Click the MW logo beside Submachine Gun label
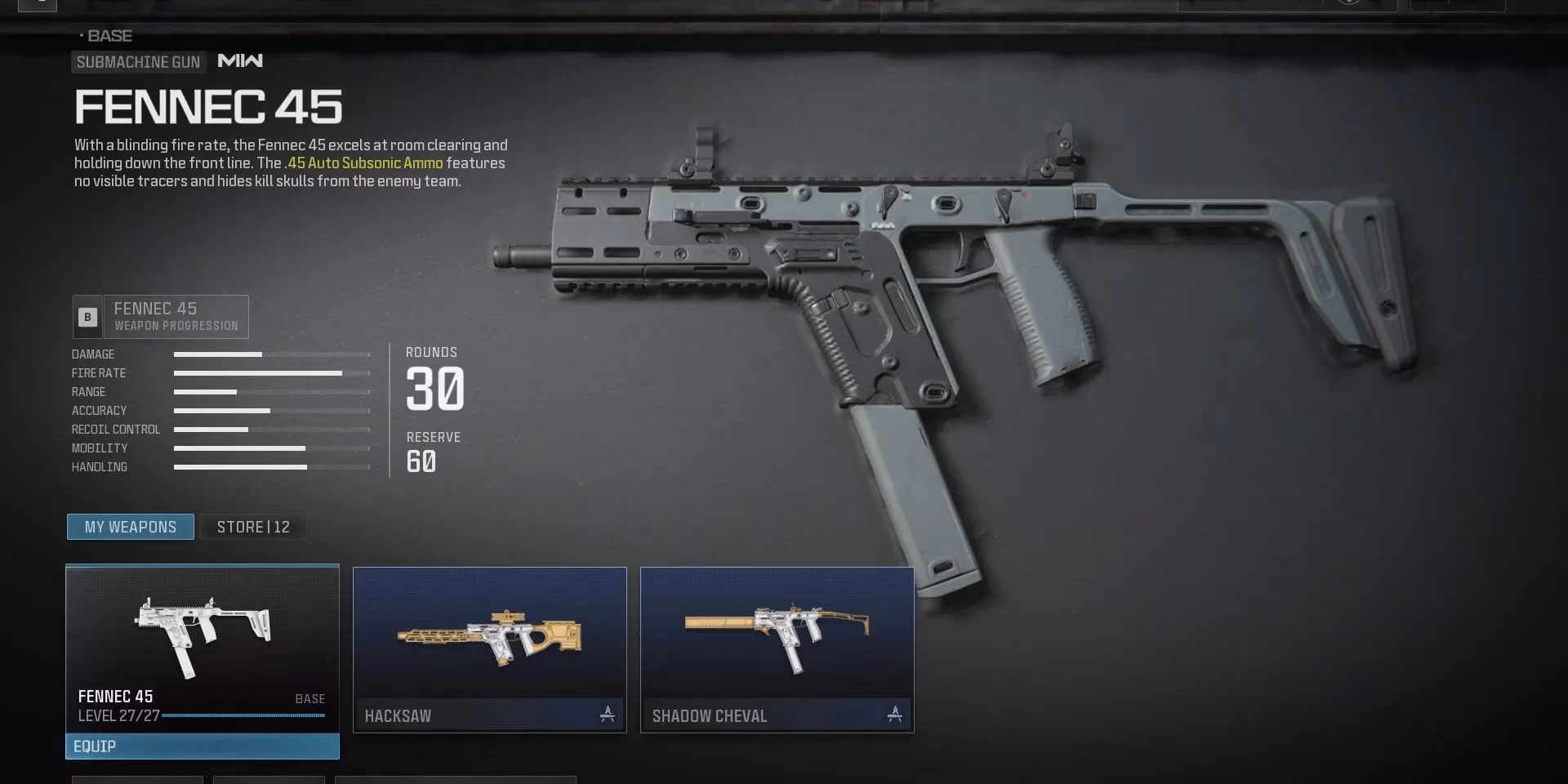 click(x=239, y=61)
